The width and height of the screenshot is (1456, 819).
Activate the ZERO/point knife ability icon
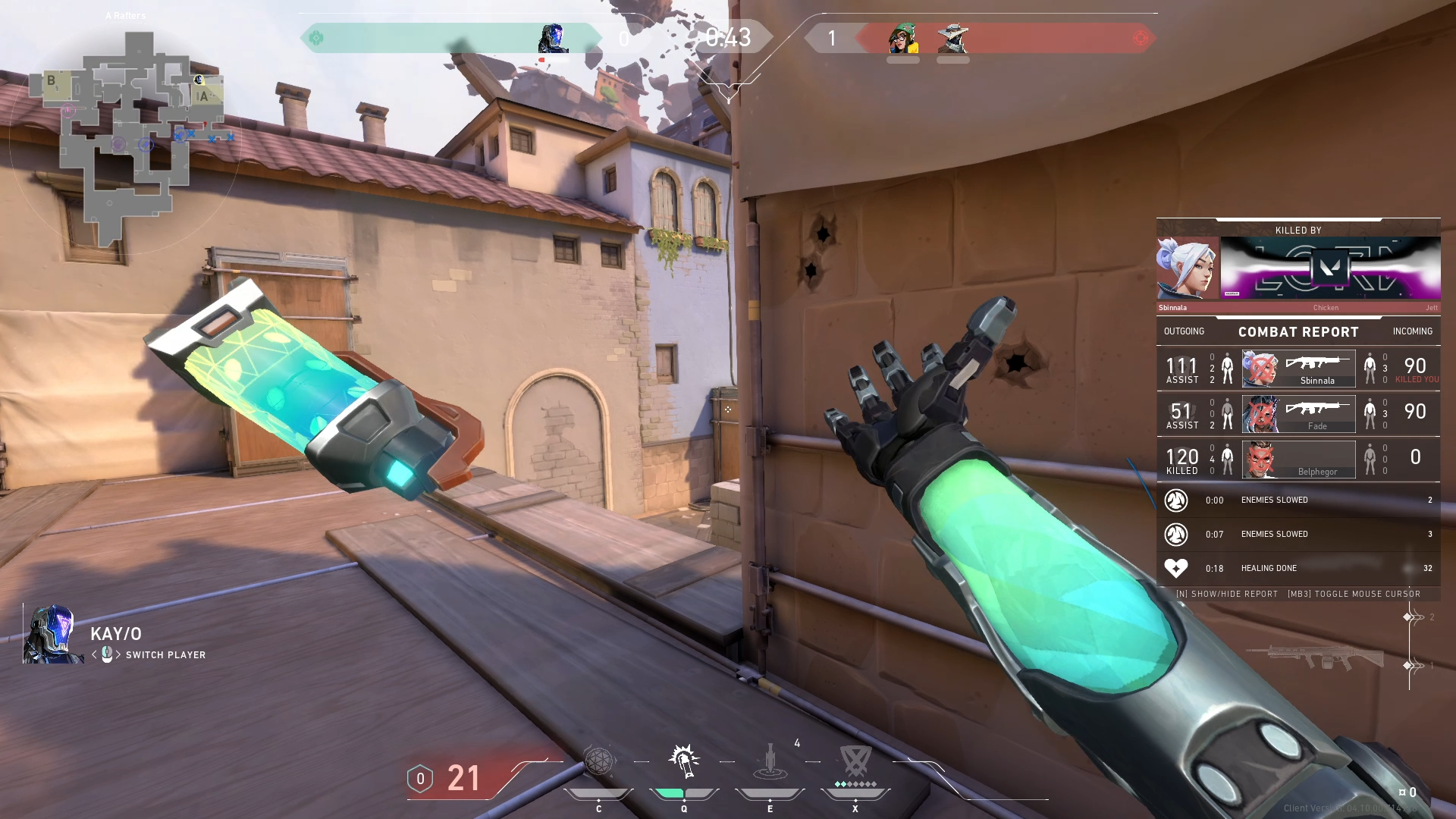(770, 761)
